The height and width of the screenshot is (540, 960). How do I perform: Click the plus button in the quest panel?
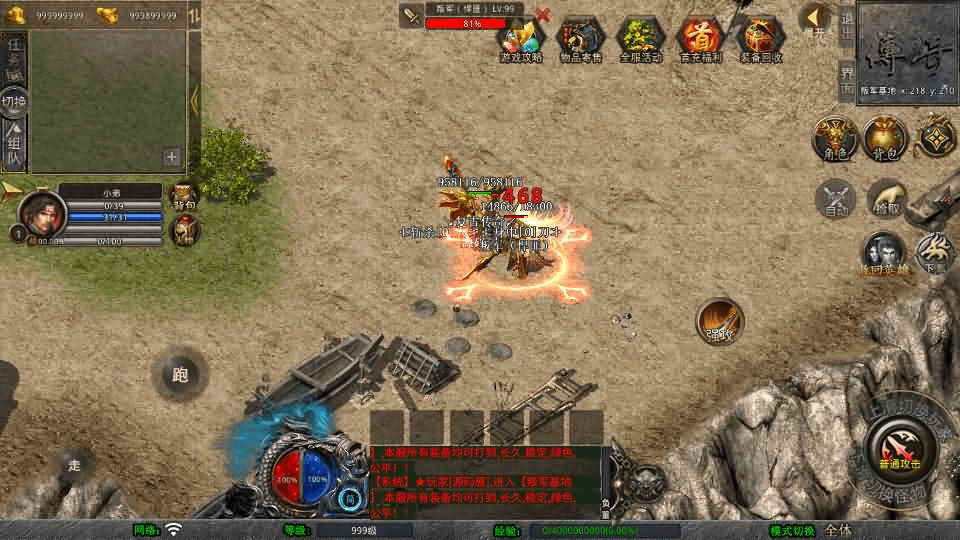pos(172,157)
